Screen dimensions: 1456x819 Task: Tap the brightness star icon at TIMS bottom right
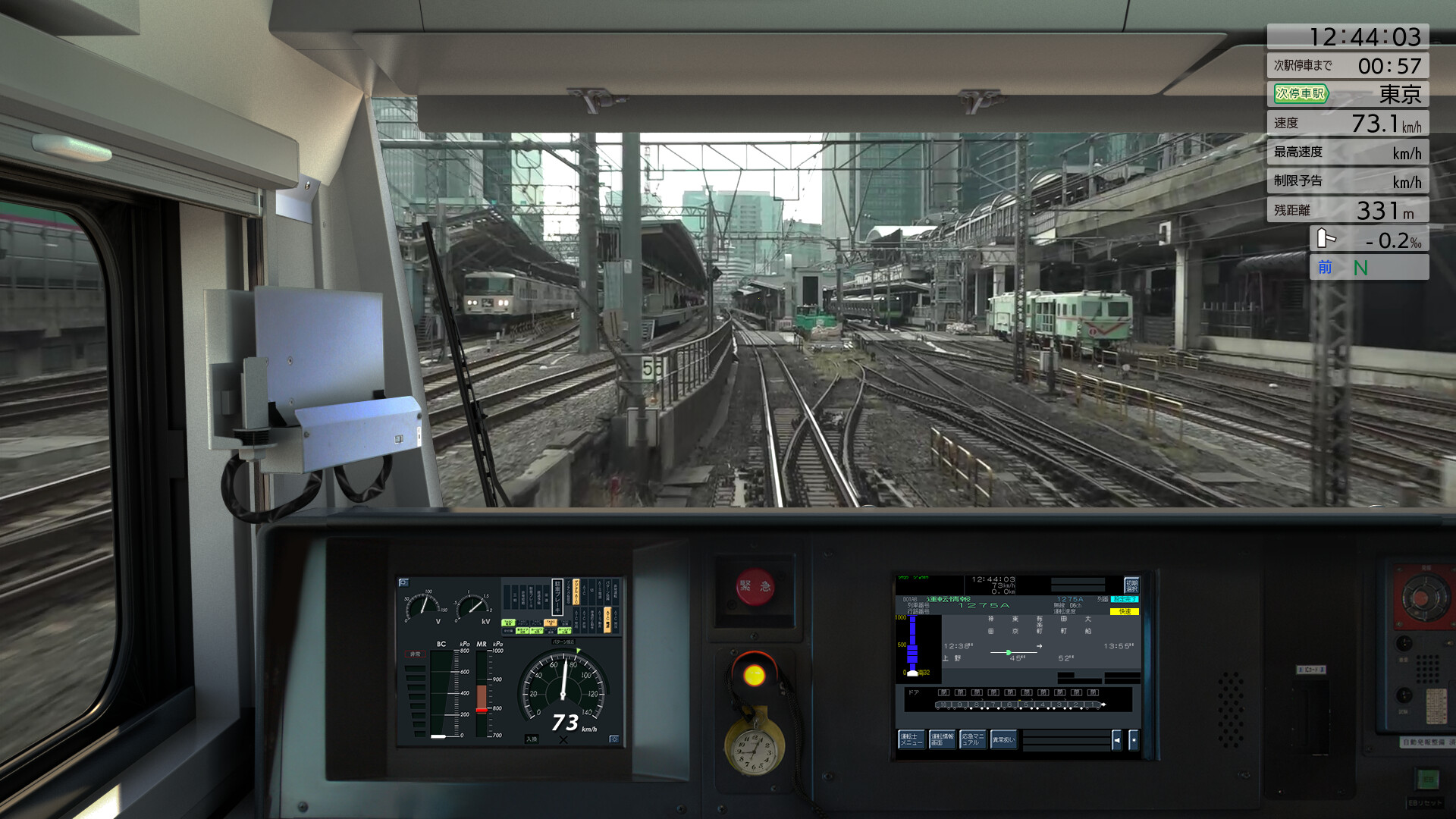(1134, 740)
